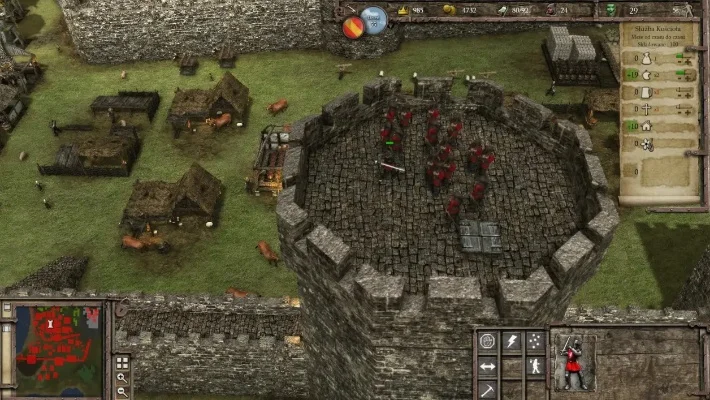
Task: Click the walking soldier stance icon
Action: 536,366
